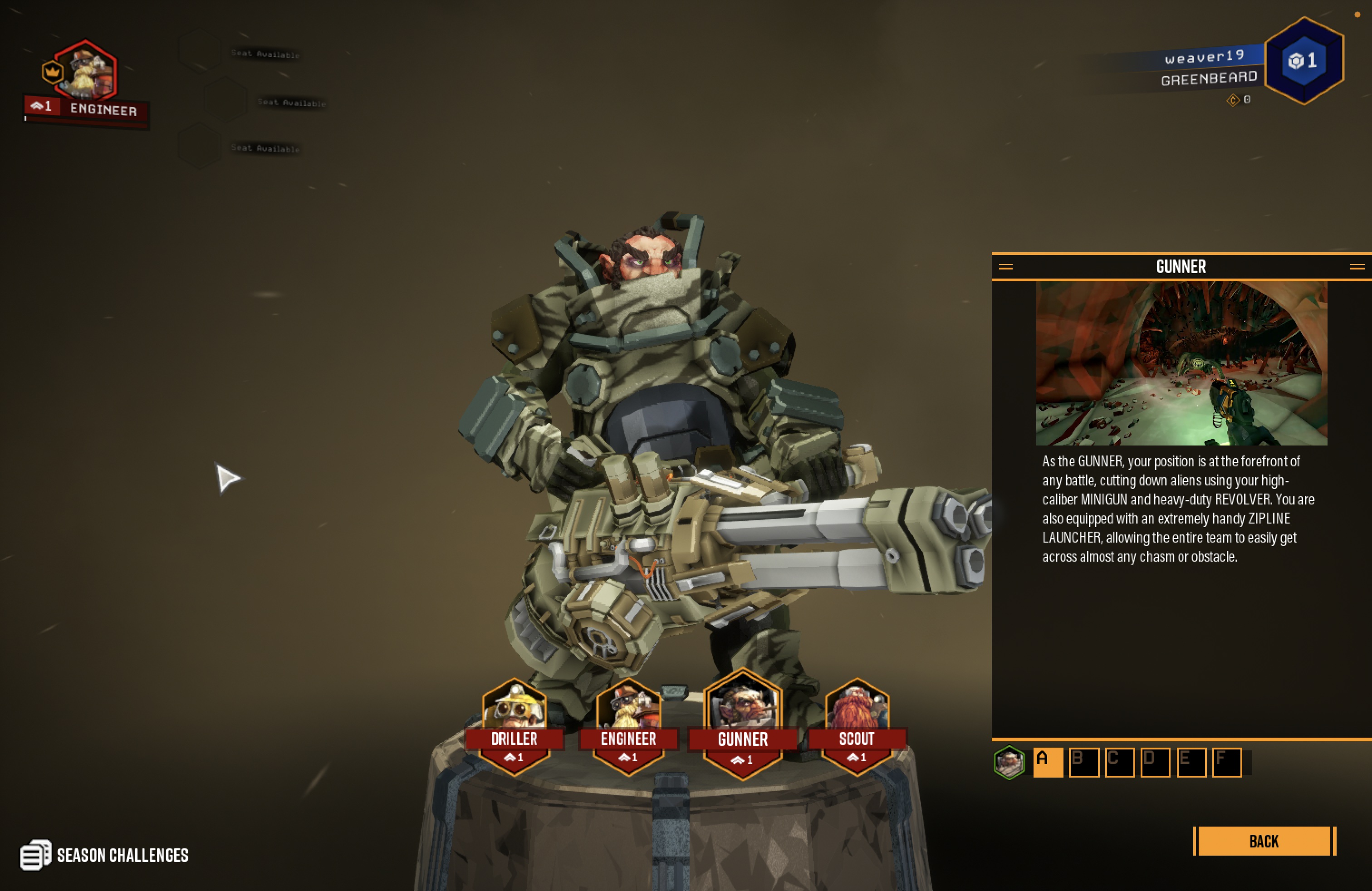Pick the Gunner class badge
This screenshot has width=1372, height=891.
click(x=743, y=726)
